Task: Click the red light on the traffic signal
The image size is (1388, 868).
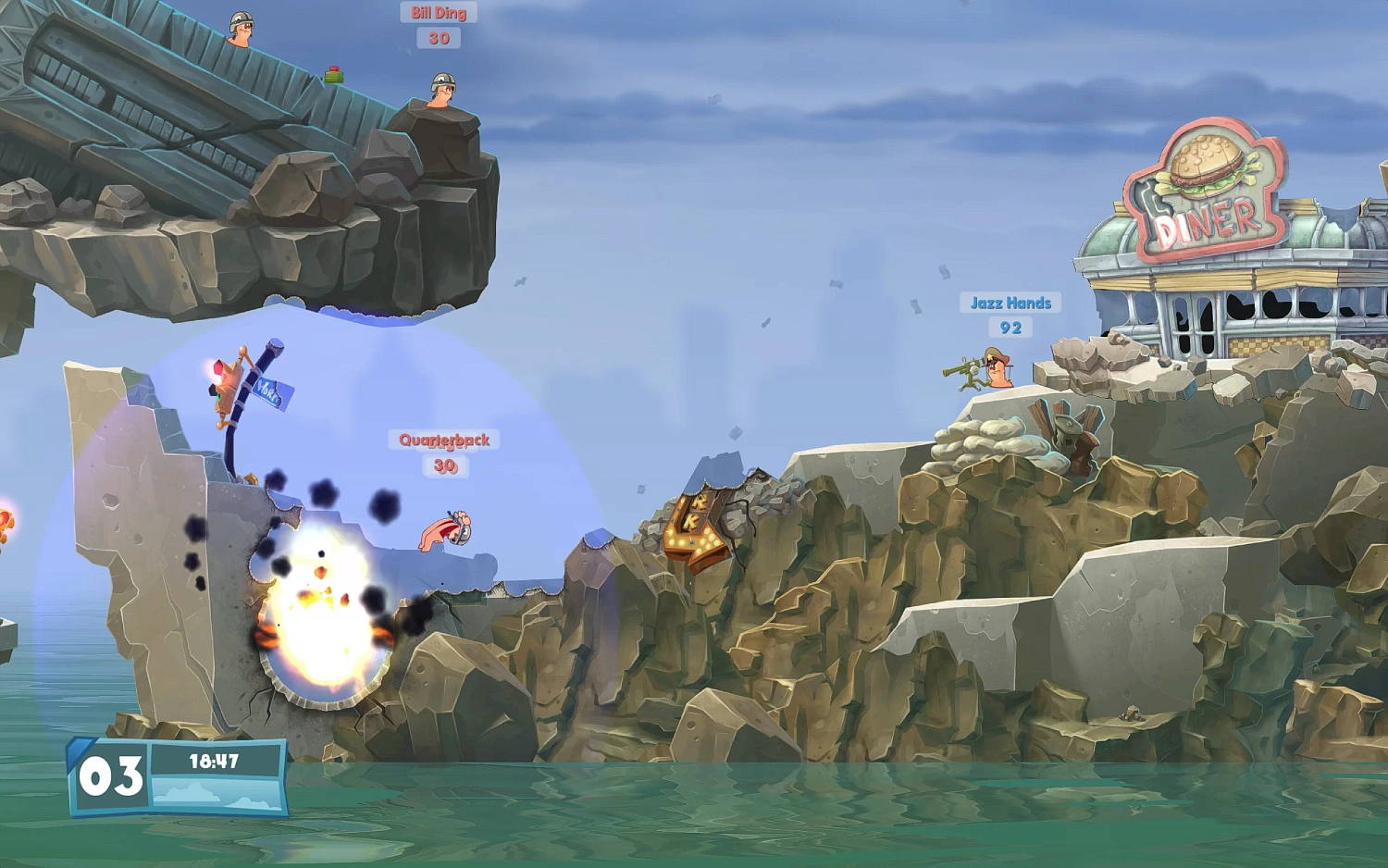Action: (x=218, y=367)
